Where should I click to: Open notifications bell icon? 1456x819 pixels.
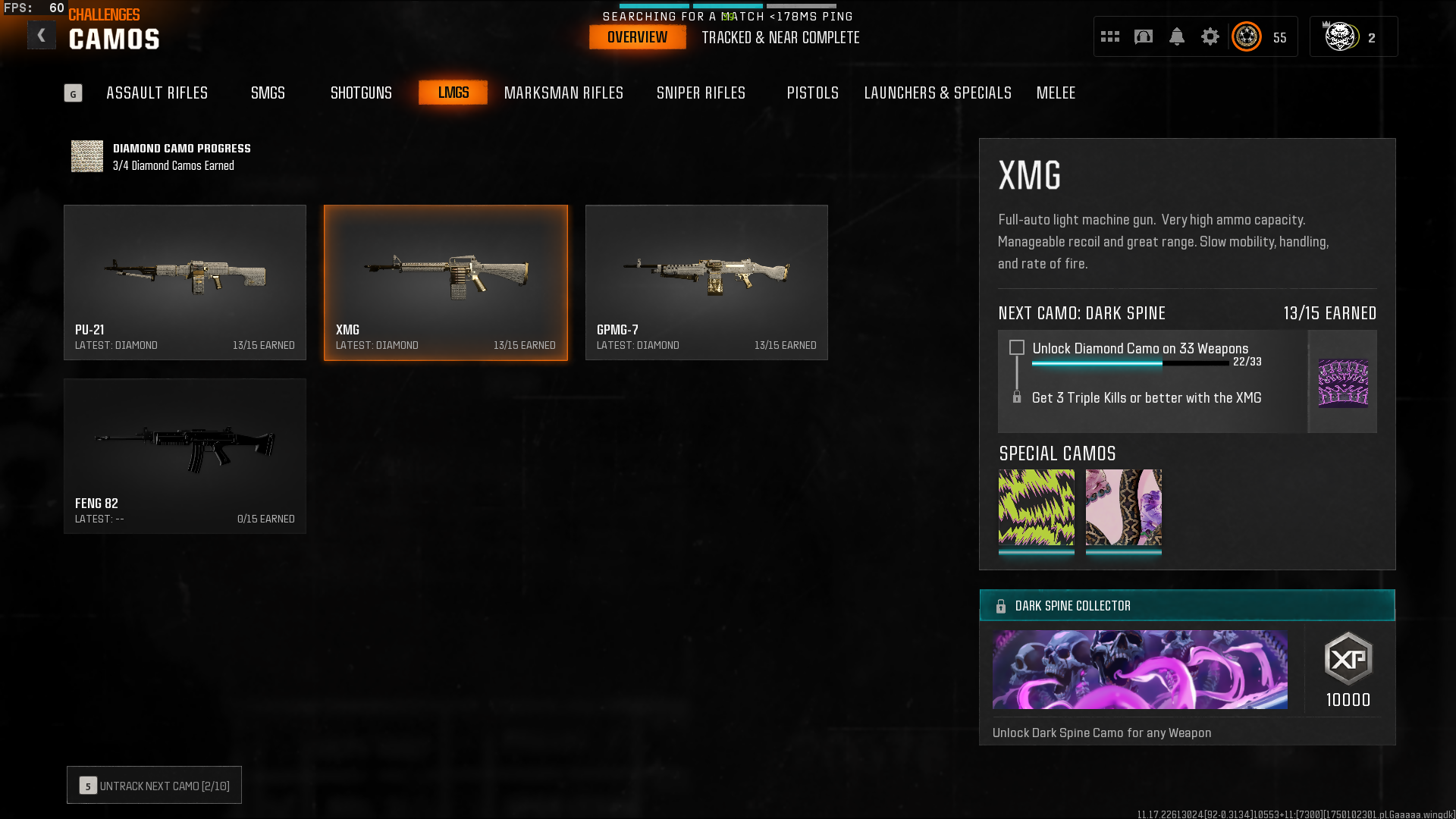(1177, 36)
